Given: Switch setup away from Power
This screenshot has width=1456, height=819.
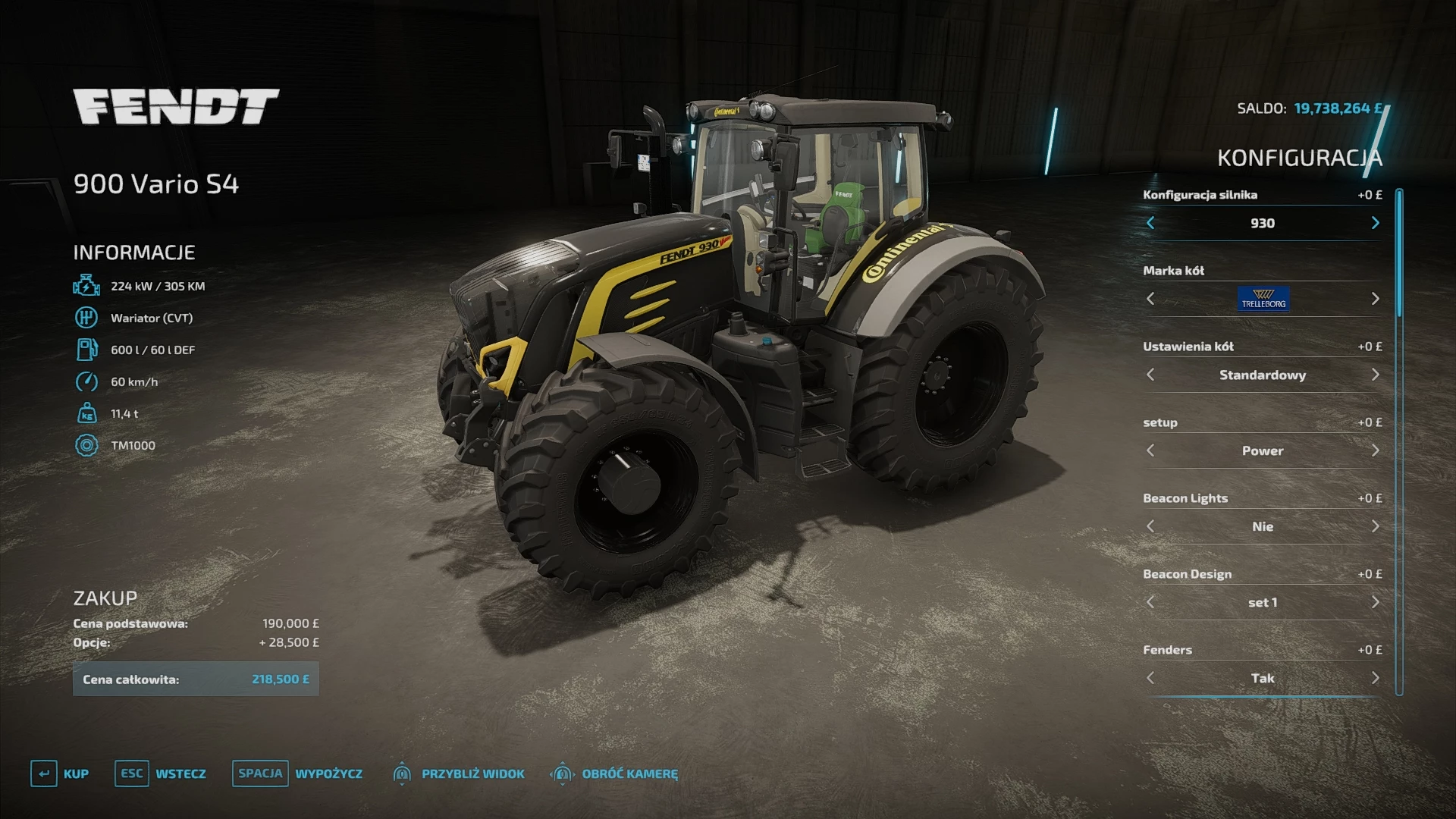Looking at the screenshot, I should pos(1375,450).
